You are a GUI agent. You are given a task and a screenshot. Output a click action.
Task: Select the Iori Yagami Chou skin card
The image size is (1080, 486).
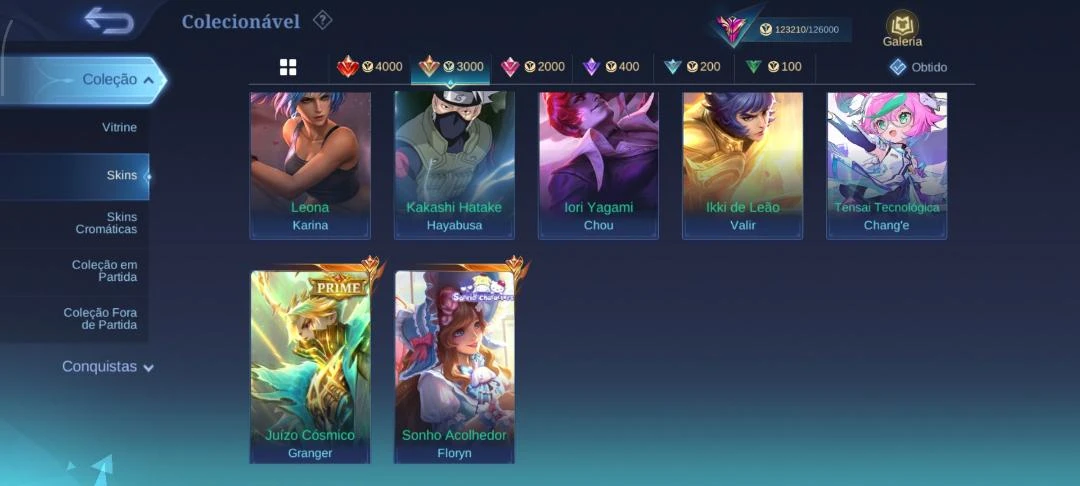[x=598, y=165]
